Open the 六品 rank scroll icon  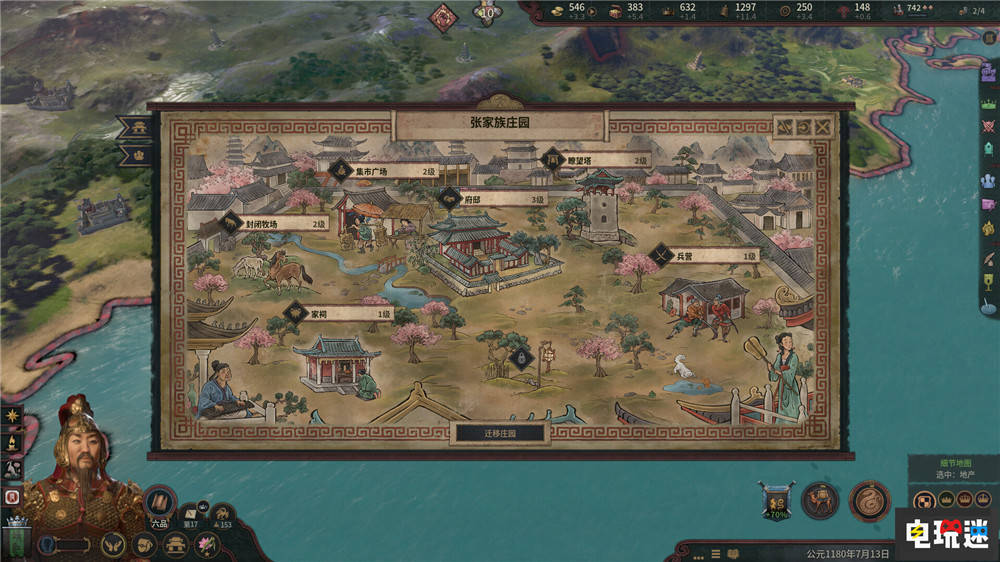159,503
